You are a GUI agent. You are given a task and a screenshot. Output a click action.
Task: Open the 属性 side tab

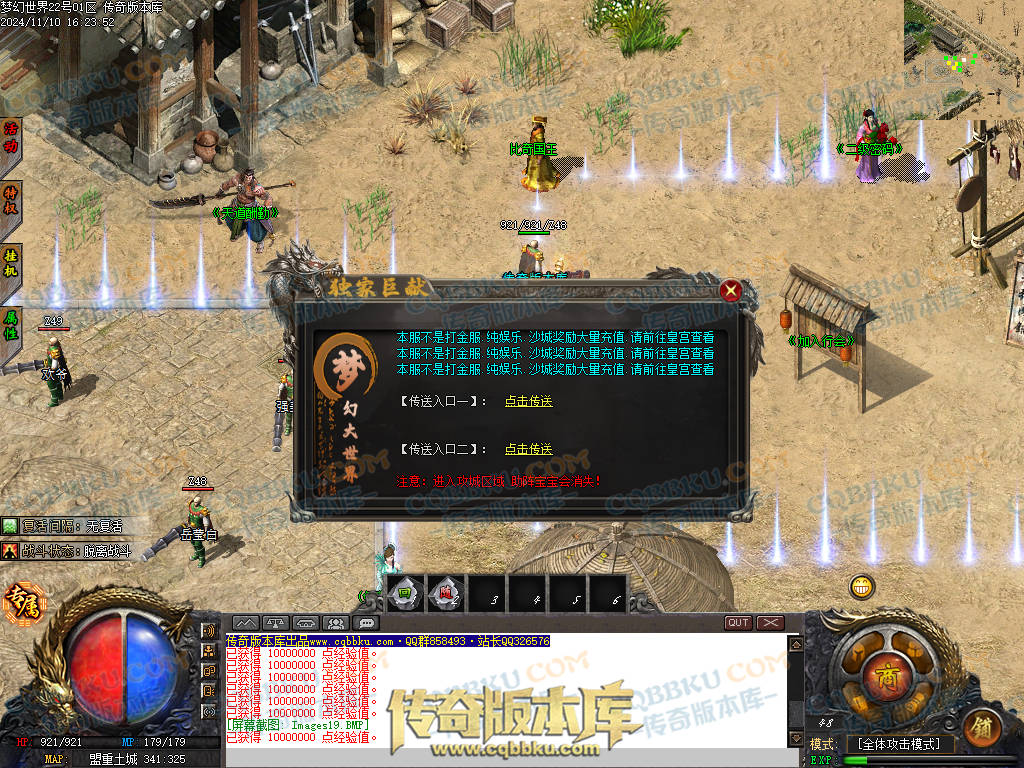point(11,325)
